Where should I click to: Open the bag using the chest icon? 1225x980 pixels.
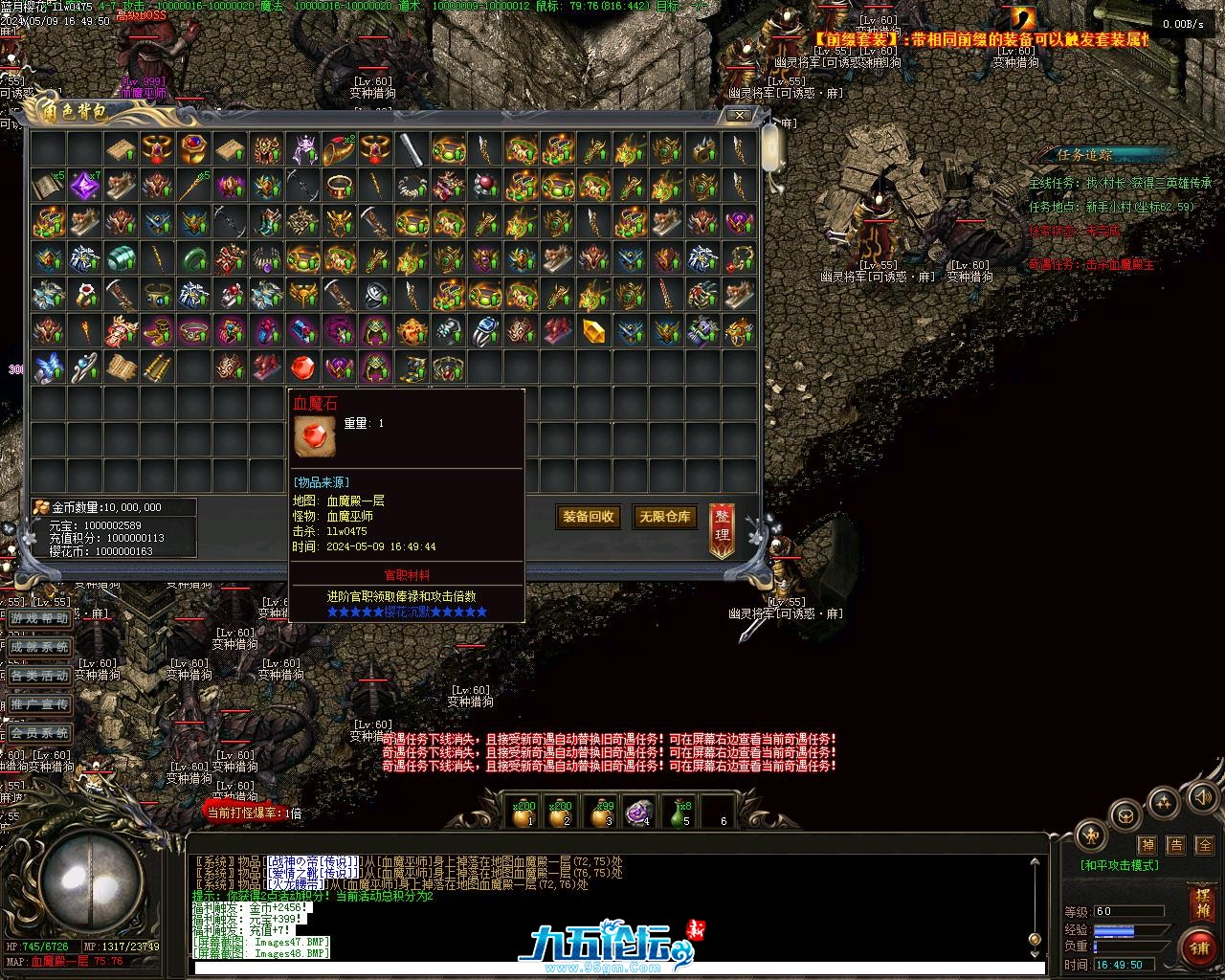pos(1125,816)
